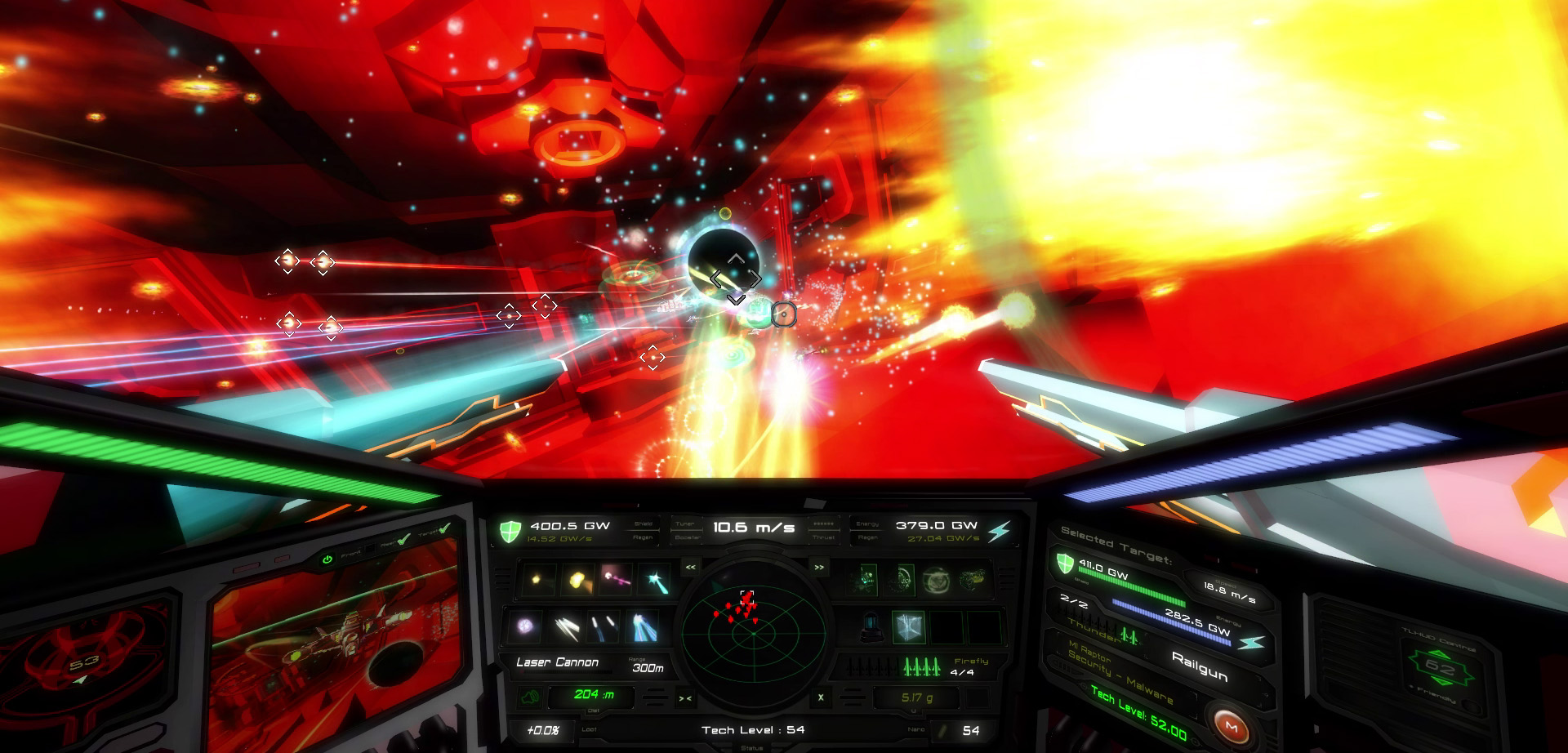1568x753 pixels.
Task: Click the green loudspeaker audio icon
Action: tap(531, 697)
